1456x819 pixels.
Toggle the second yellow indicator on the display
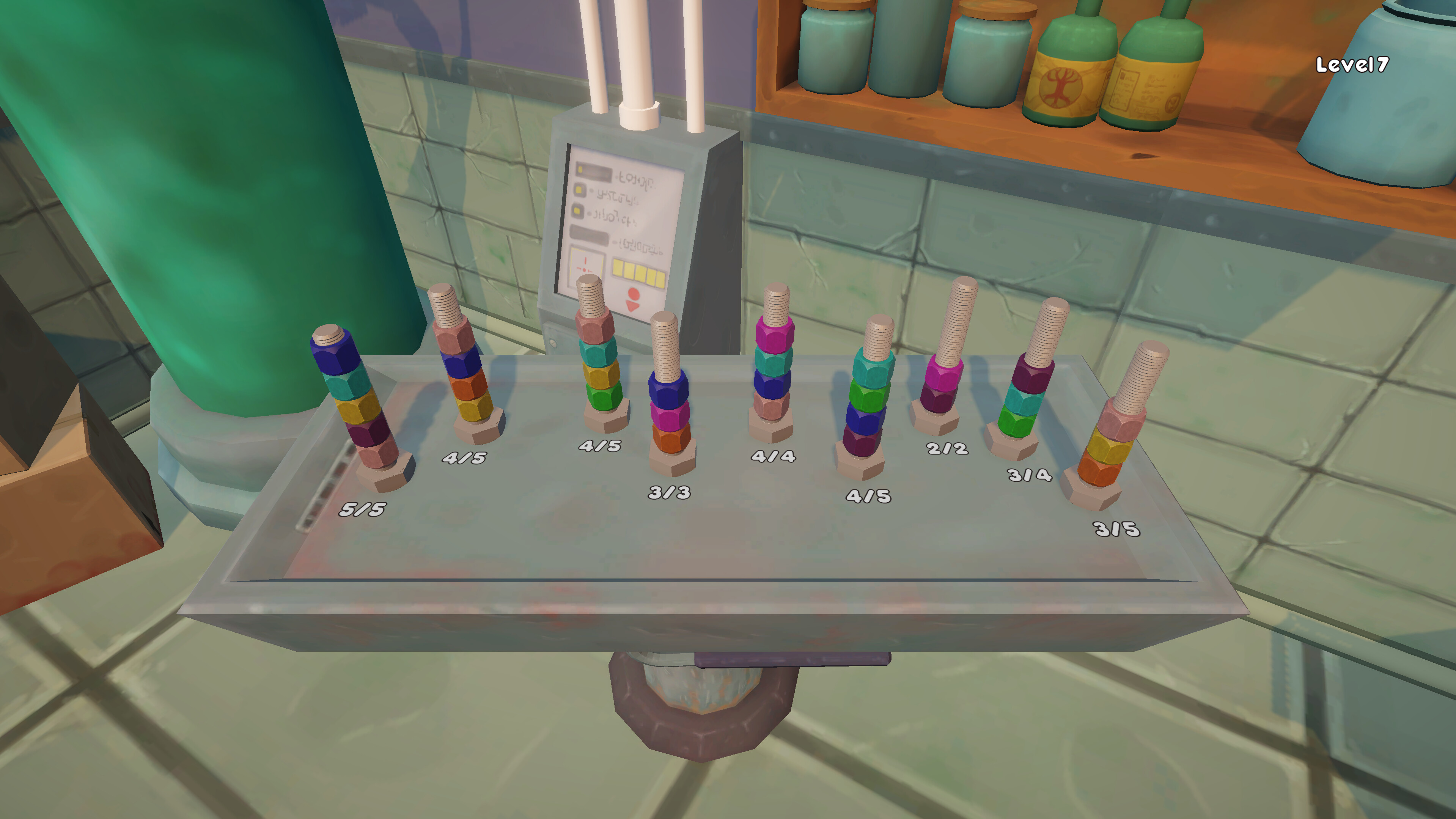(x=579, y=191)
